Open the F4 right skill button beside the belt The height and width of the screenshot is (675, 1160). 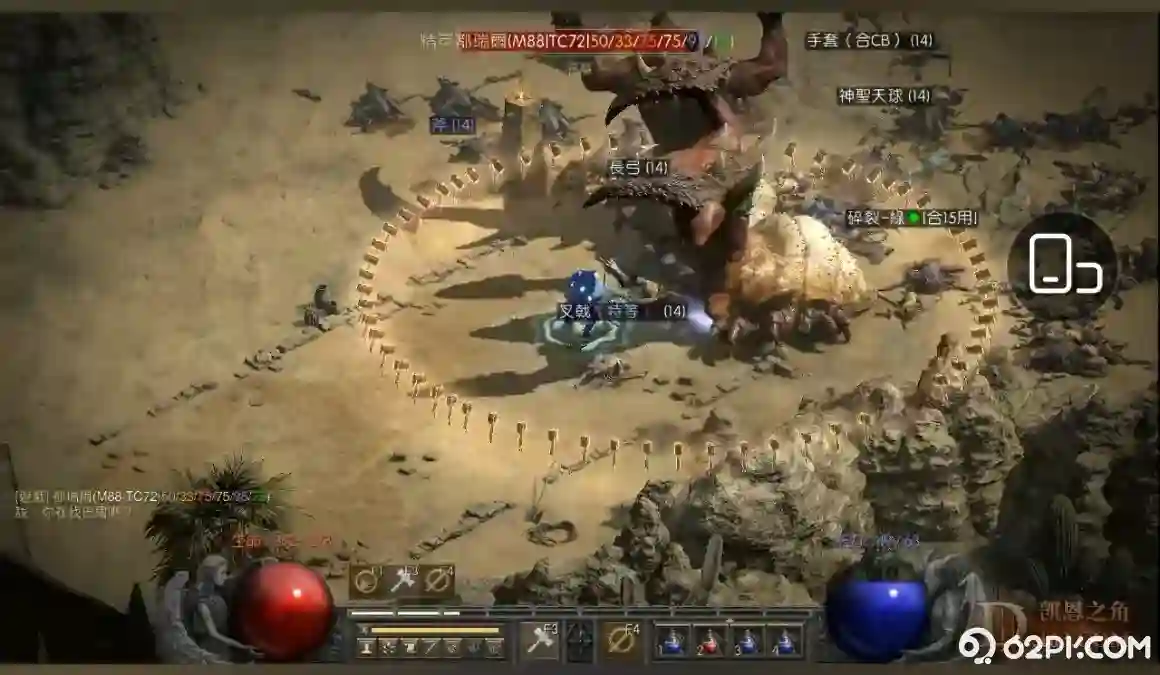click(x=622, y=639)
